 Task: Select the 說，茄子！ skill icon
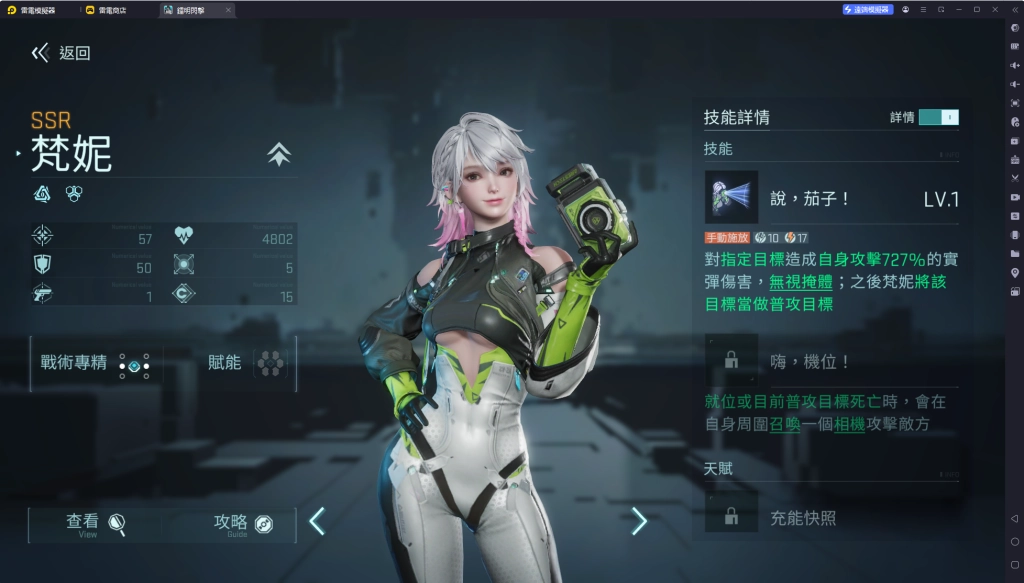[x=731, y=197]
